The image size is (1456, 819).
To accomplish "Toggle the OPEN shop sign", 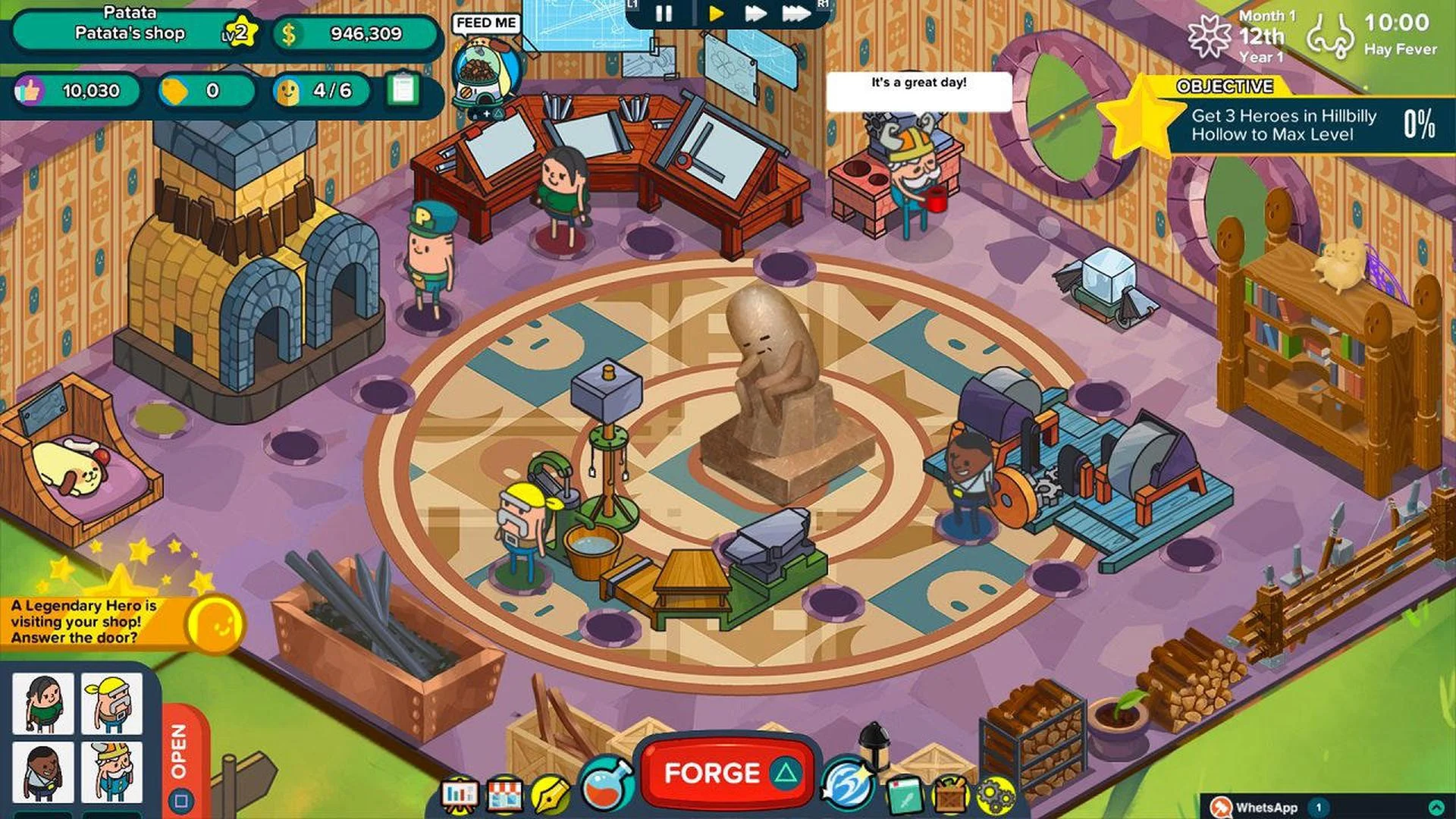I will [x=179, y=751].
